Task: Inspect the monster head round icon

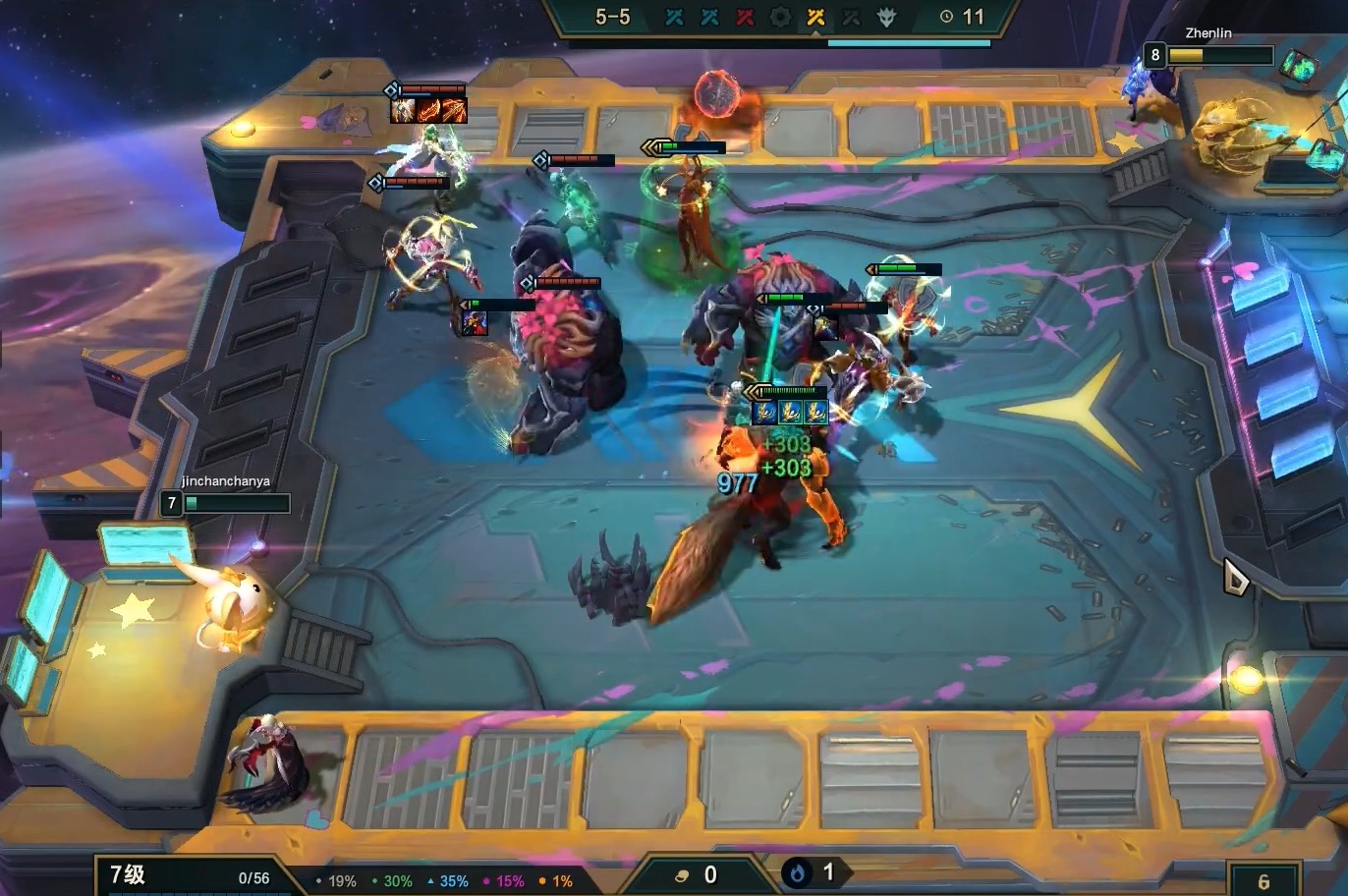Action: [x=886, y=17]
